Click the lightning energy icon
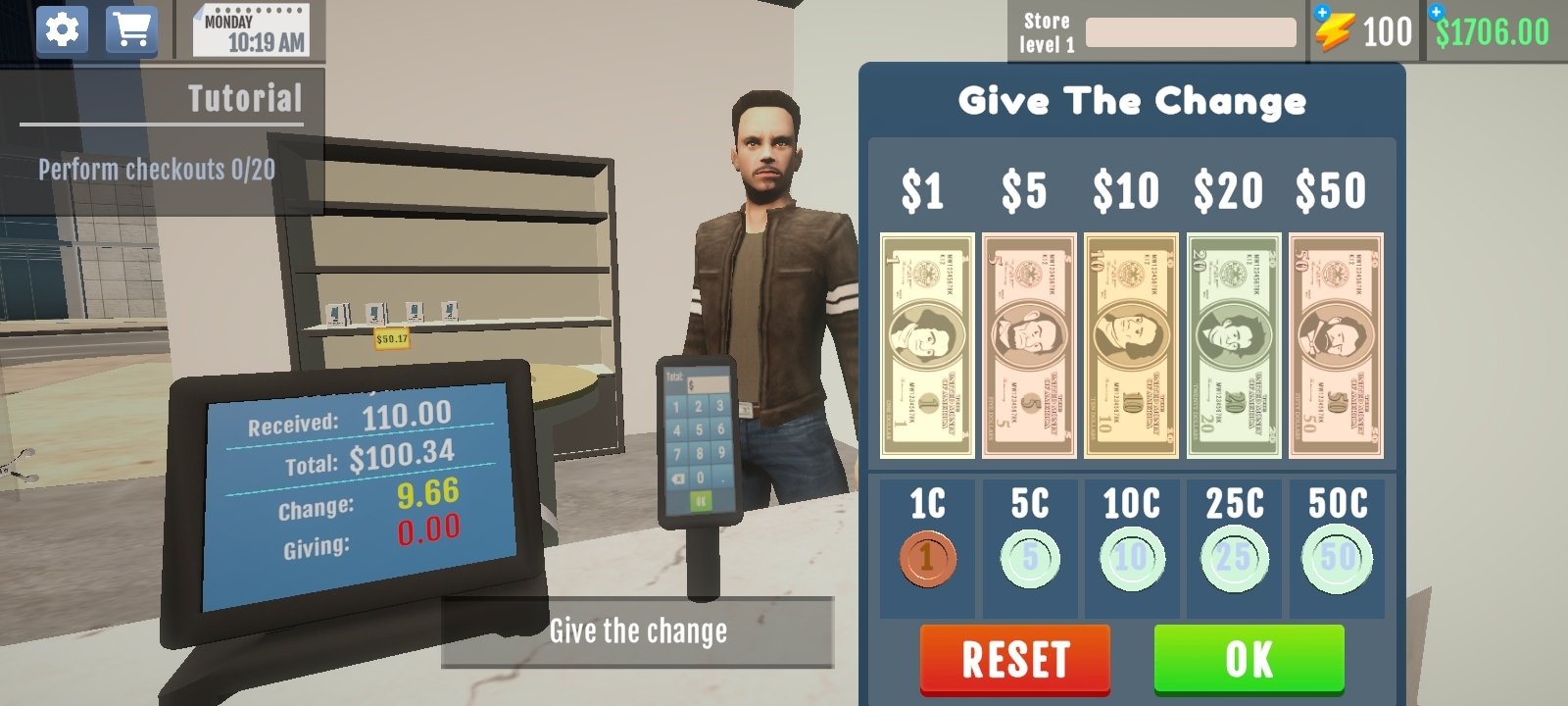Image resolution: width=1568 pixels, height=706 pixels. point(1338,31)
